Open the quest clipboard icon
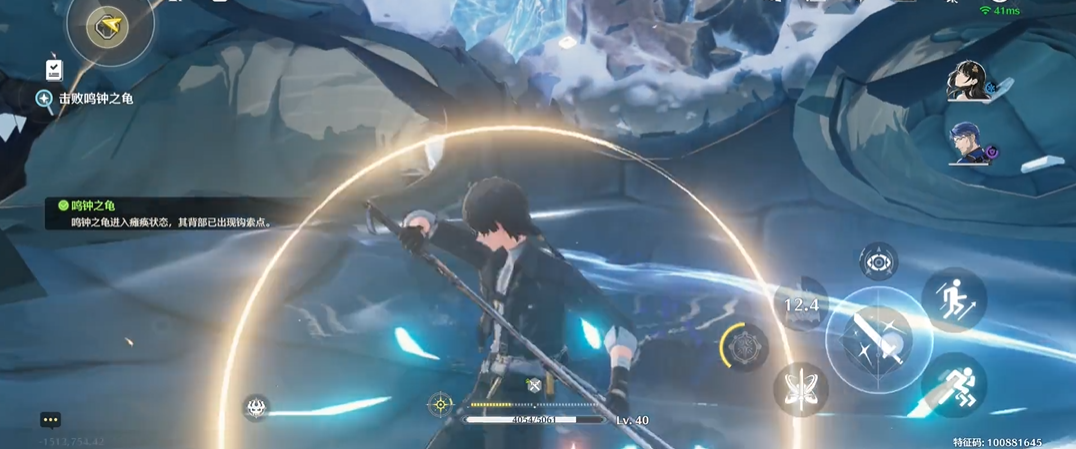This screenshot has width=1076, height=449. 54,69
